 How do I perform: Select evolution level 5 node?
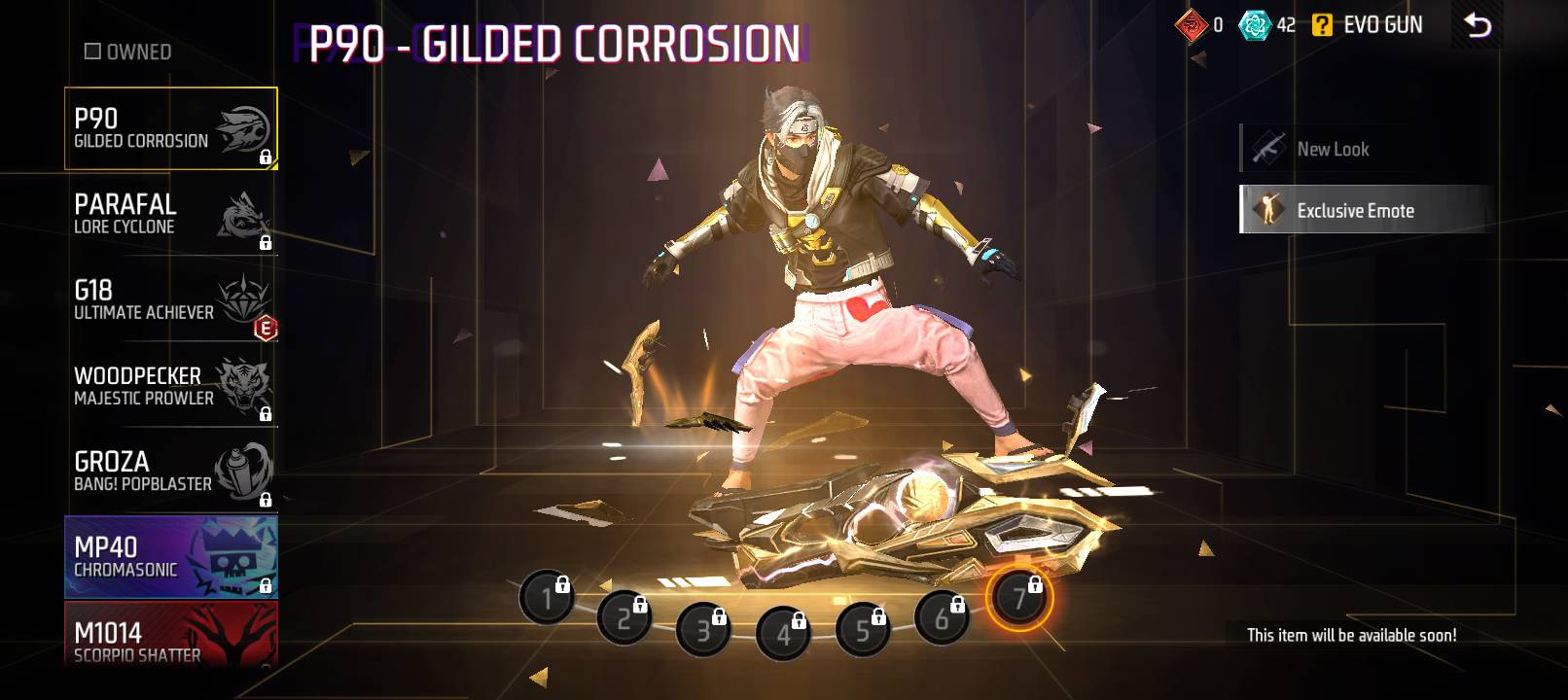pyautogui.click(x=863, y=630)
